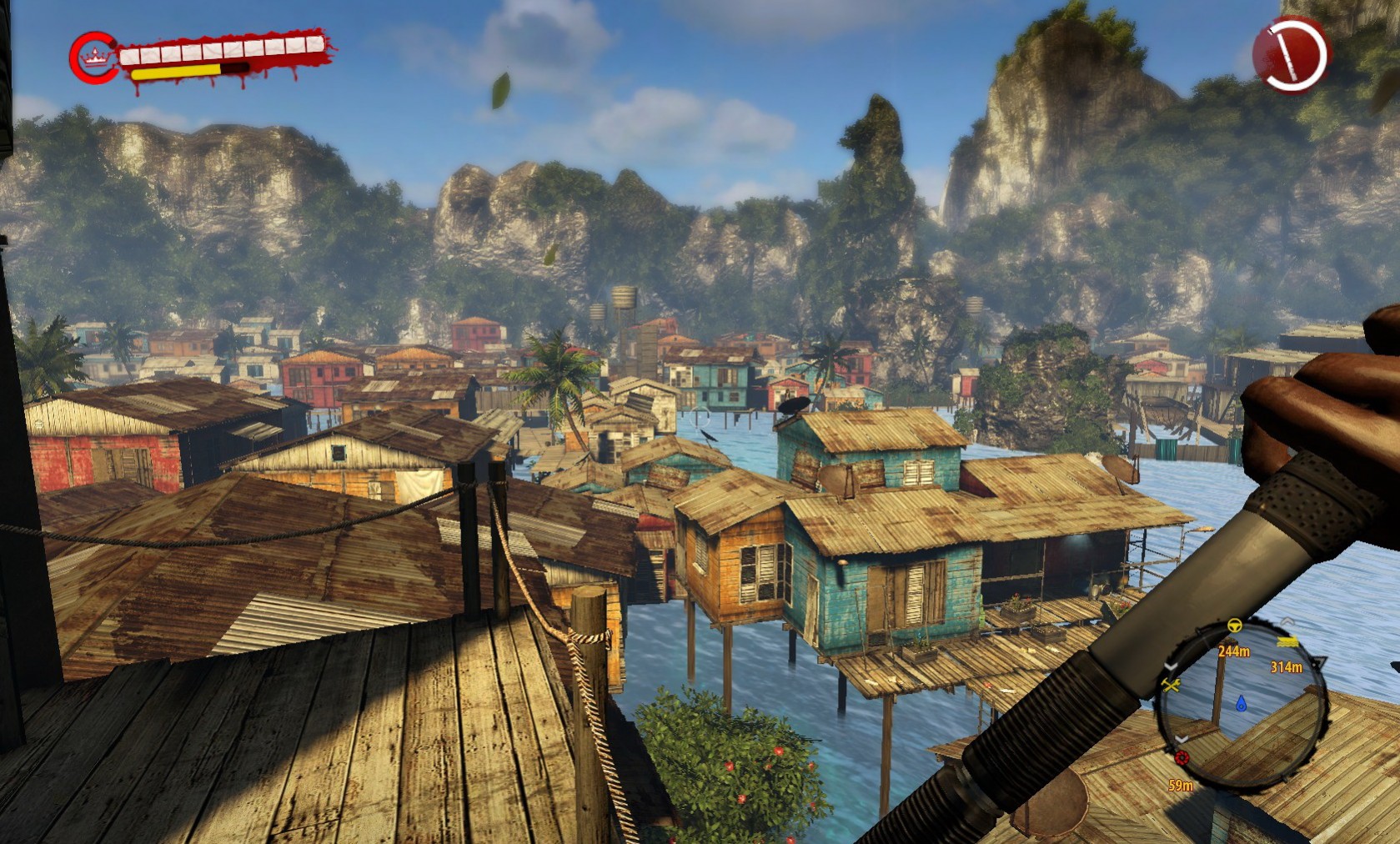Click the equipped weapon icon
Screen dimensions: 1400x844
[x=1291, y=54]
